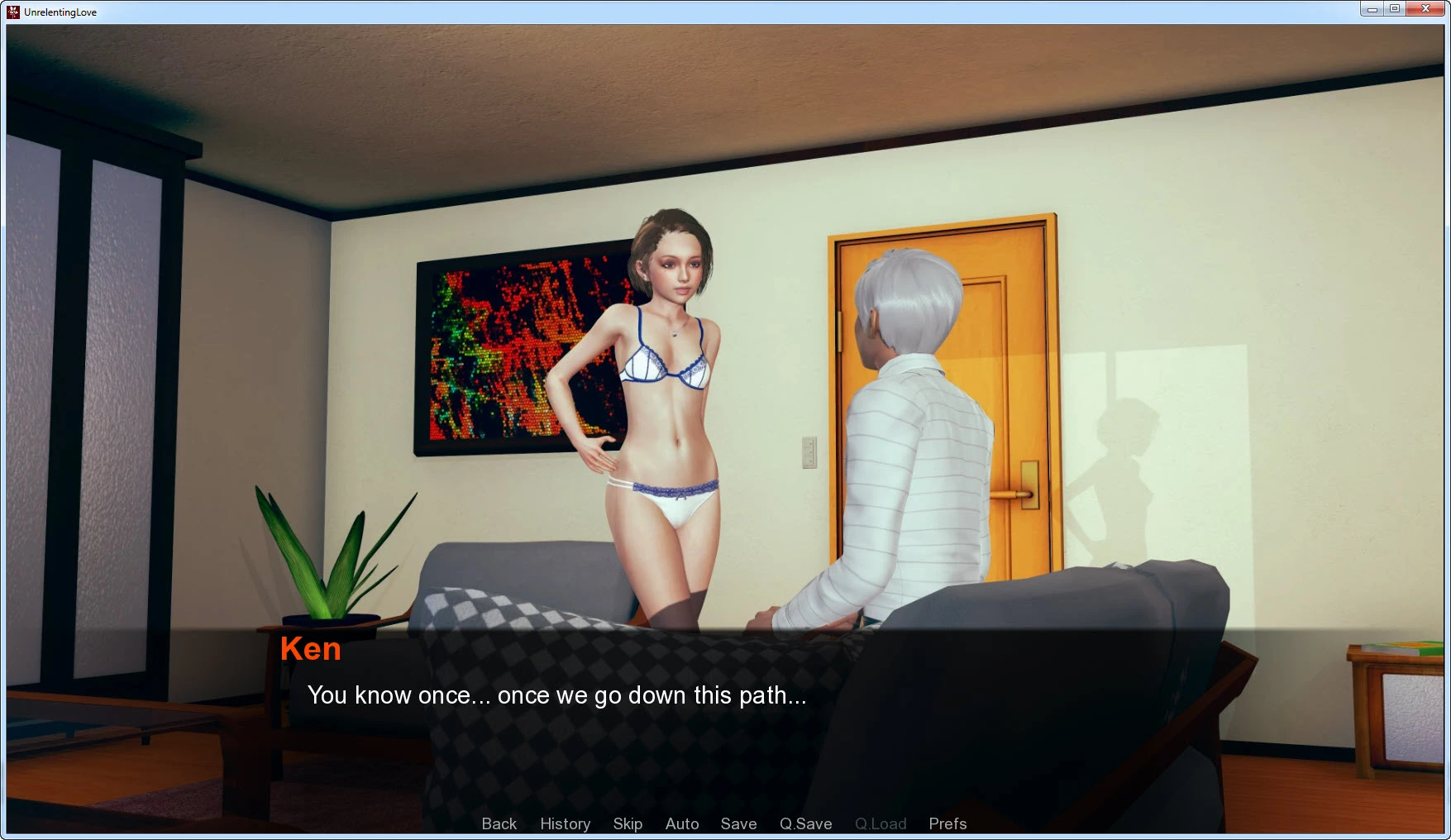Image resolution: width=1451 pixels, height=840 pixels.
Task: Open the Save game screen
Action: pos(738,823)
